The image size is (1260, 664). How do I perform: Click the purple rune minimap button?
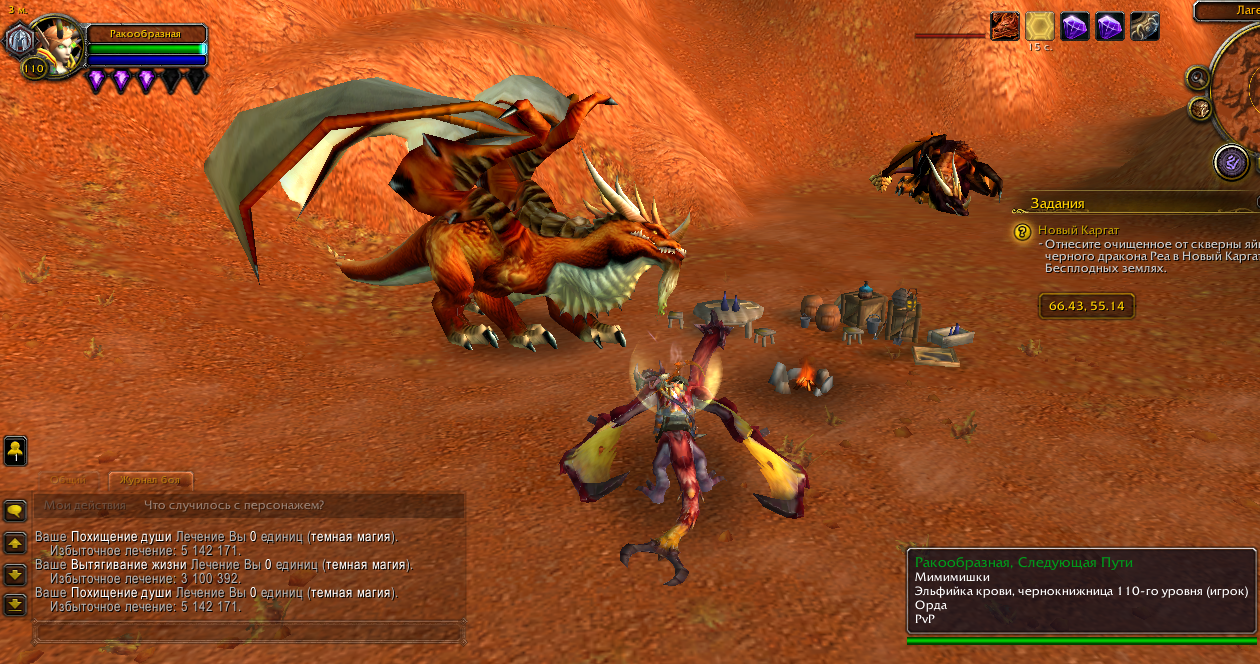point(1230,162)
